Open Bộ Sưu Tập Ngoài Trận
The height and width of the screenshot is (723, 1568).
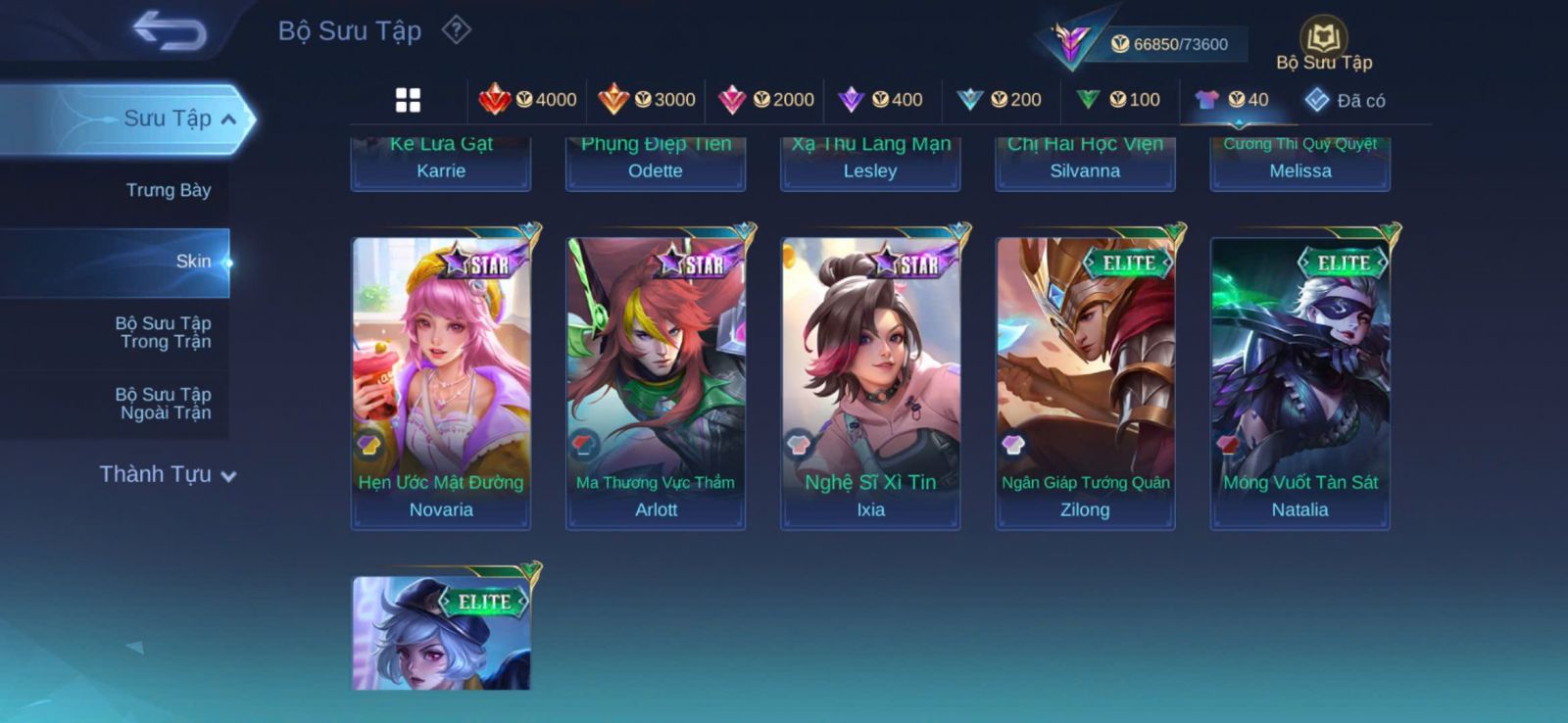(164, 404)
